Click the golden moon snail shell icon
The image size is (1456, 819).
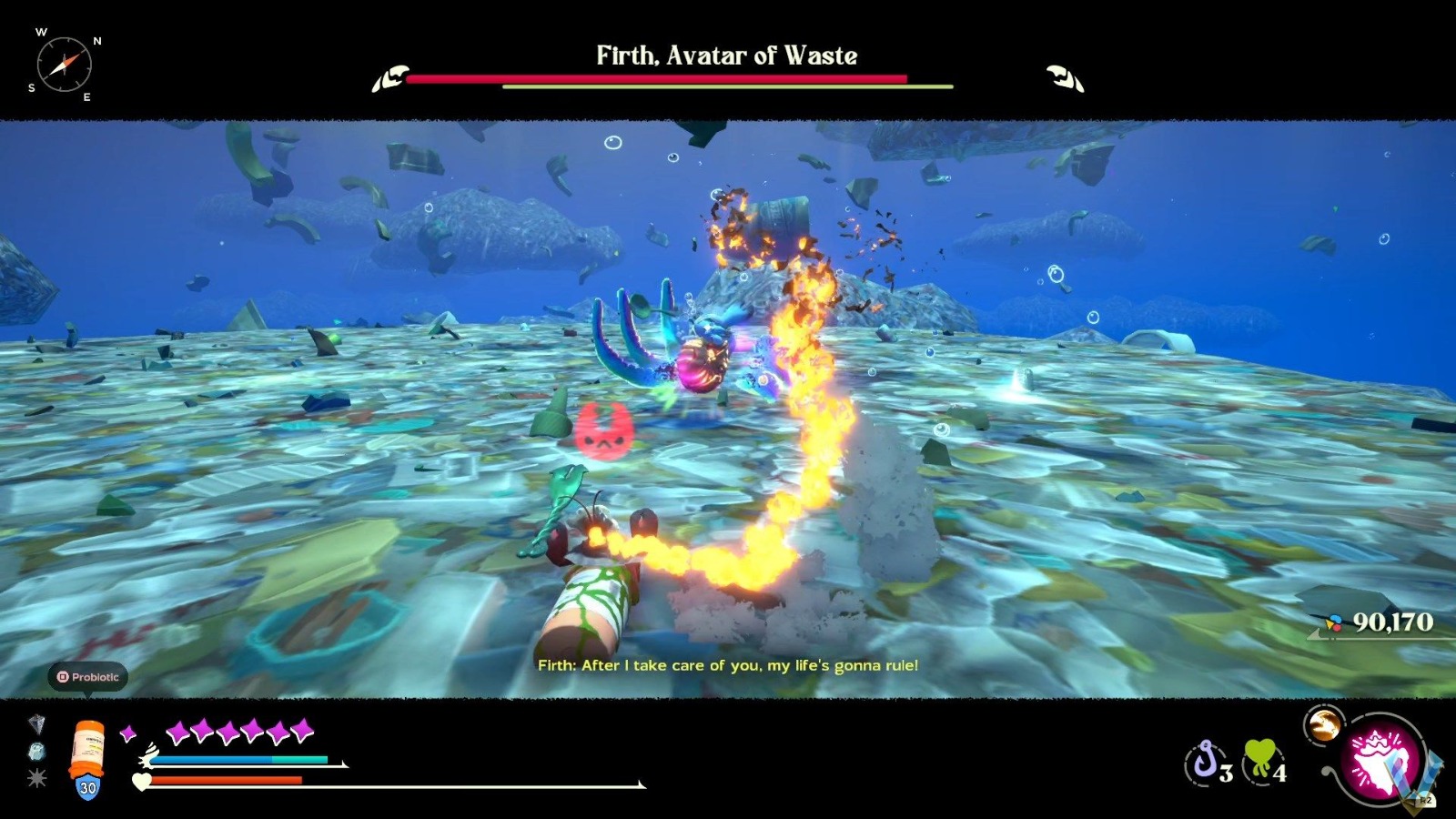[x=1324, y=725]
